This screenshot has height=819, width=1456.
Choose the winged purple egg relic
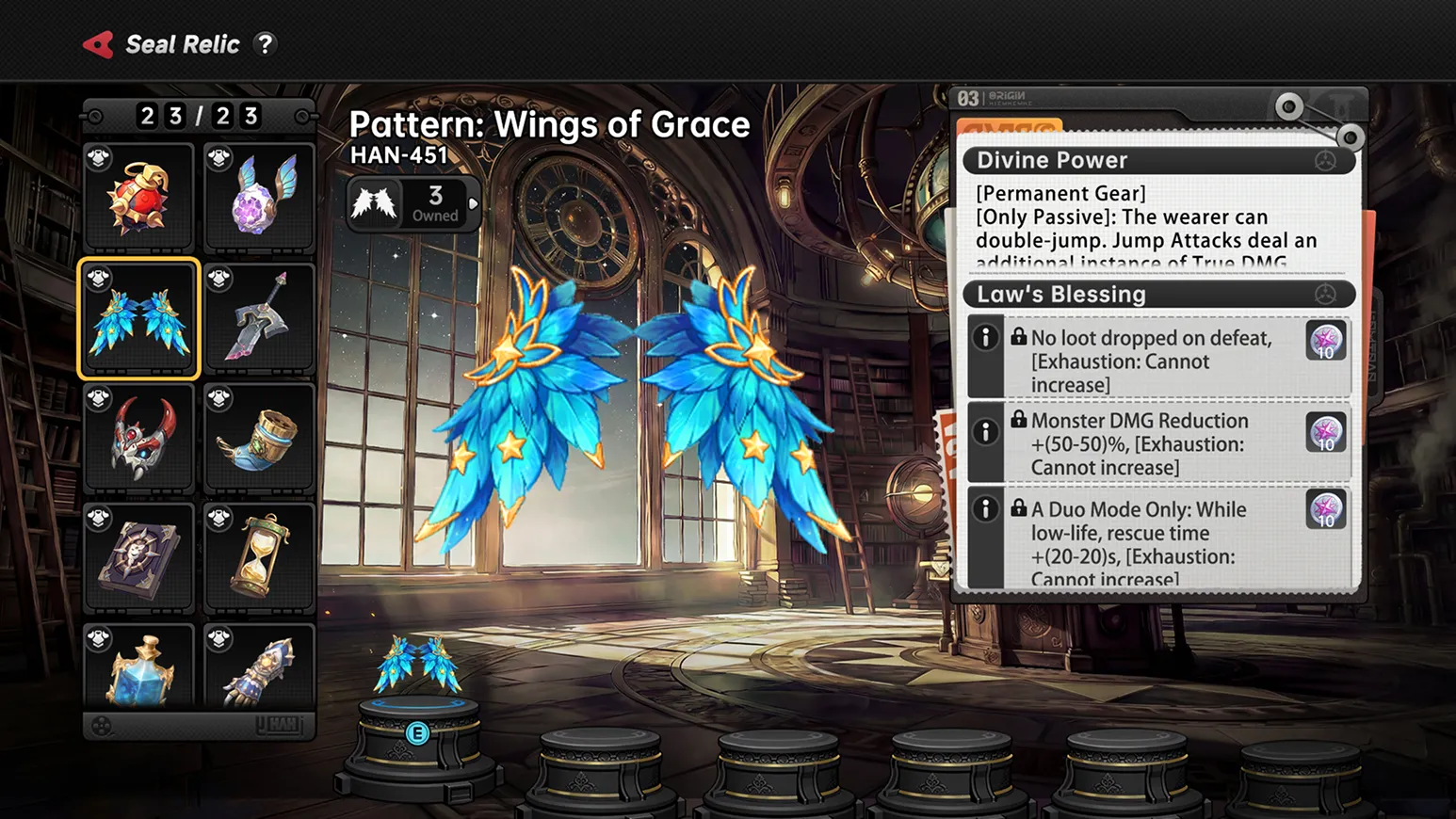pyautogui.click(x=259, y=198)
